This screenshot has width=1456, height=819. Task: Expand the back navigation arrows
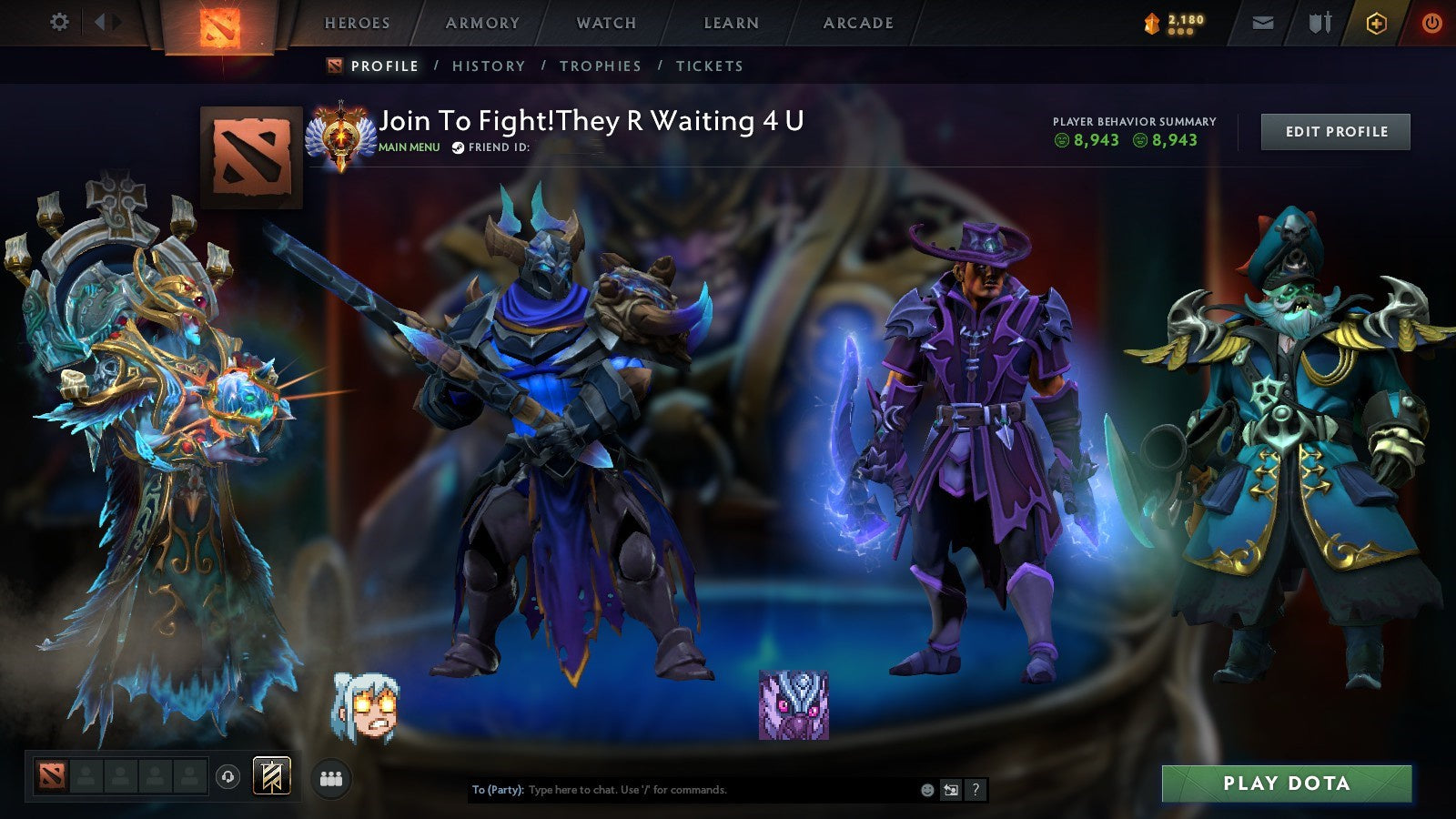click(105, 23)
